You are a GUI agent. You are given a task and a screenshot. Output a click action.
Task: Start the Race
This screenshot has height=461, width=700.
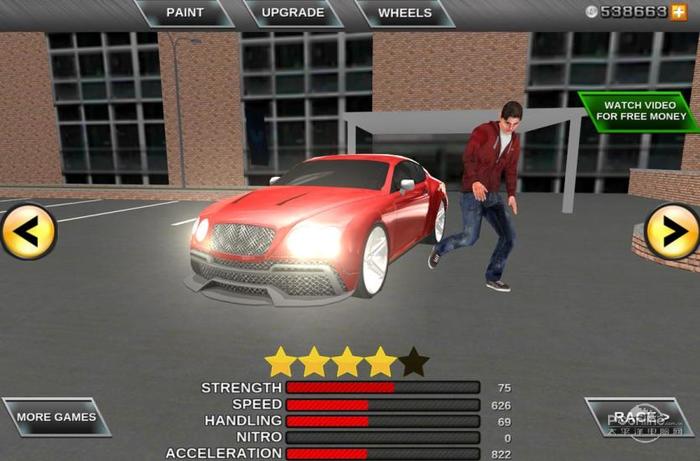click(638, 417)
